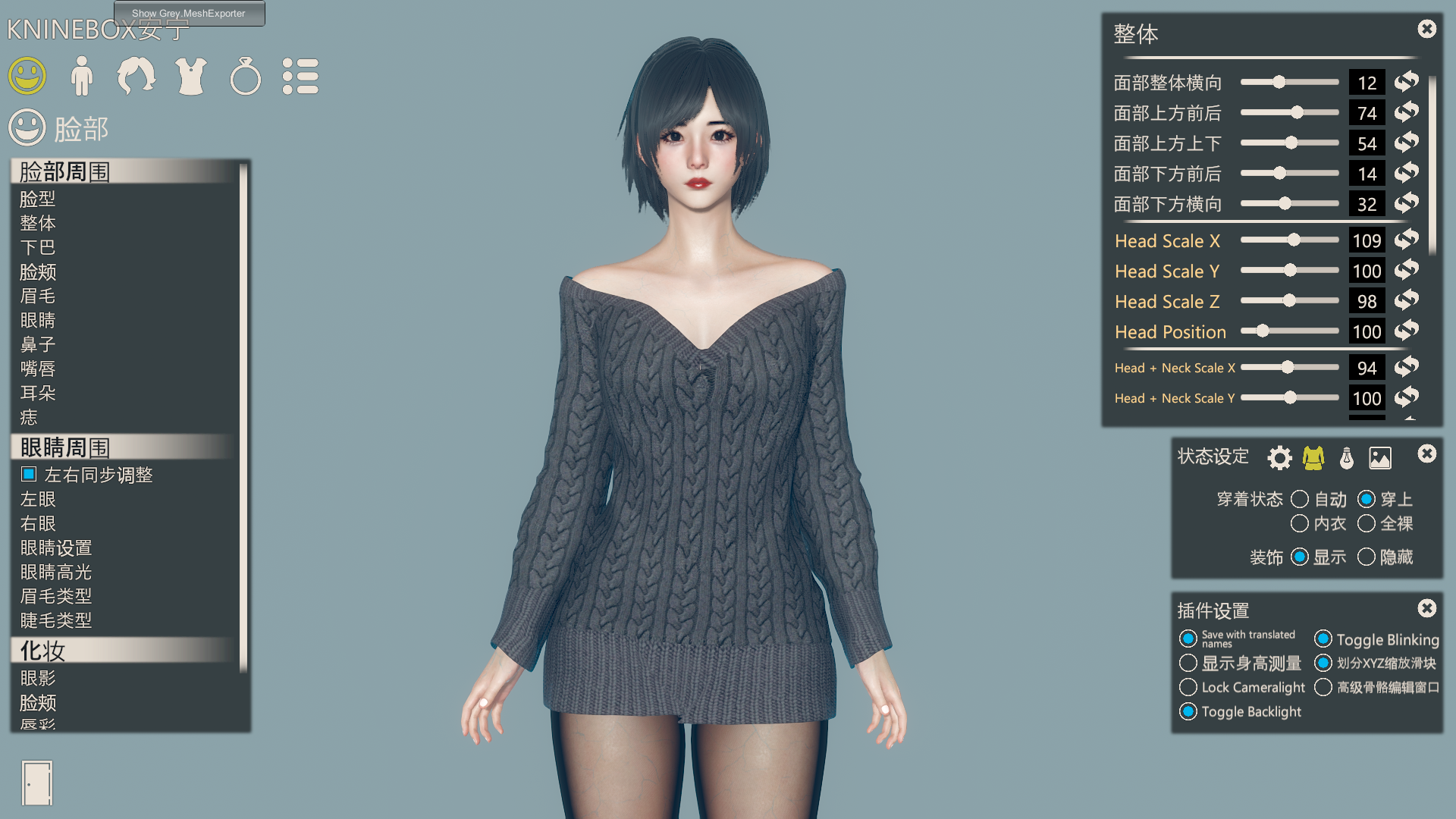
Task: Select the 全裸 clothing state option
Action: point(1367,524)
